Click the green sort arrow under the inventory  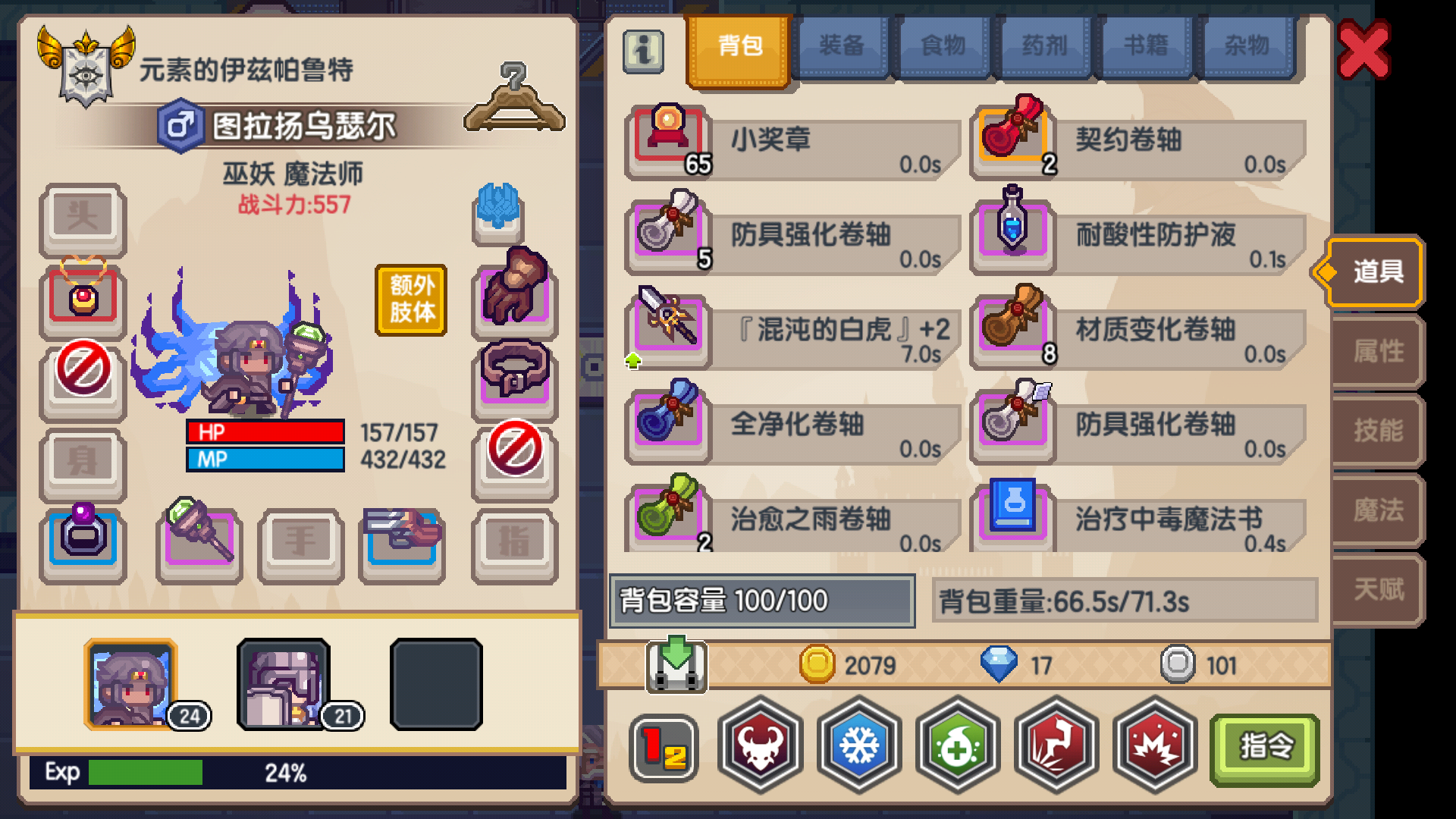click(673, 666)
